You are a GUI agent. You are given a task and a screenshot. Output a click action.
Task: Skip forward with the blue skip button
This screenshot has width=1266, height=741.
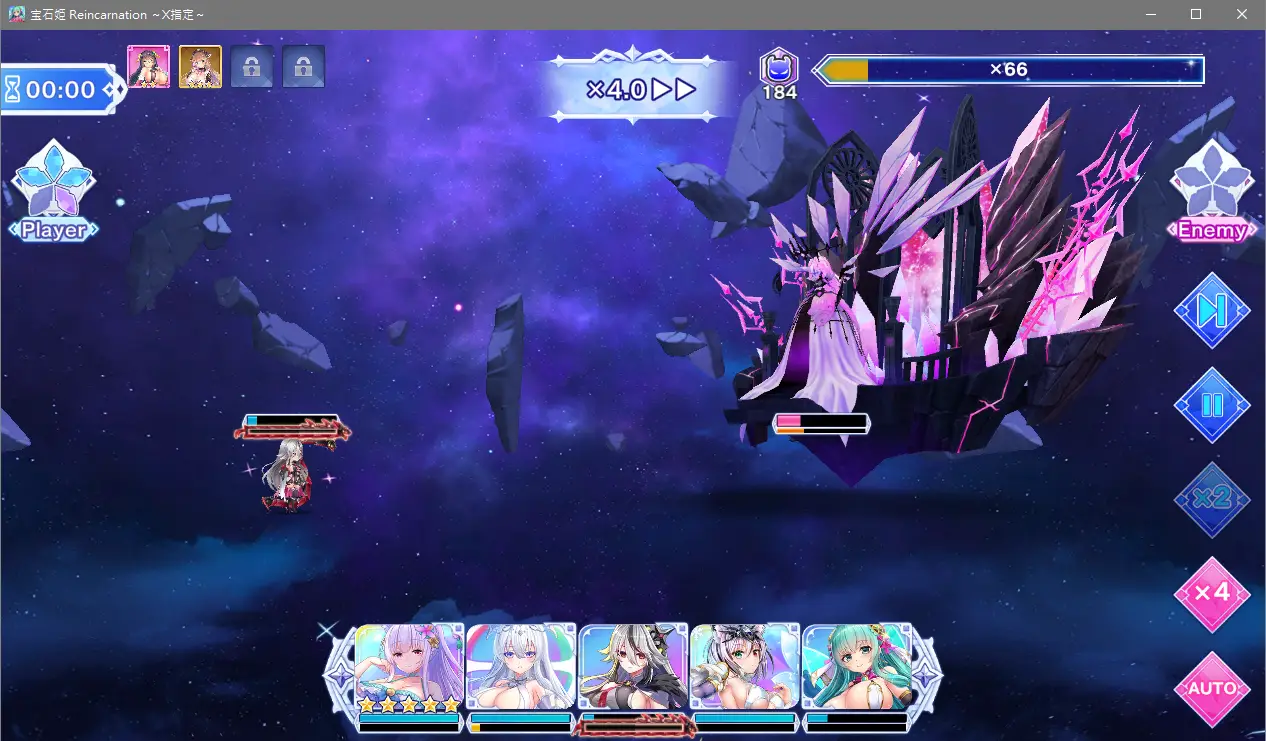[1212, 311]
